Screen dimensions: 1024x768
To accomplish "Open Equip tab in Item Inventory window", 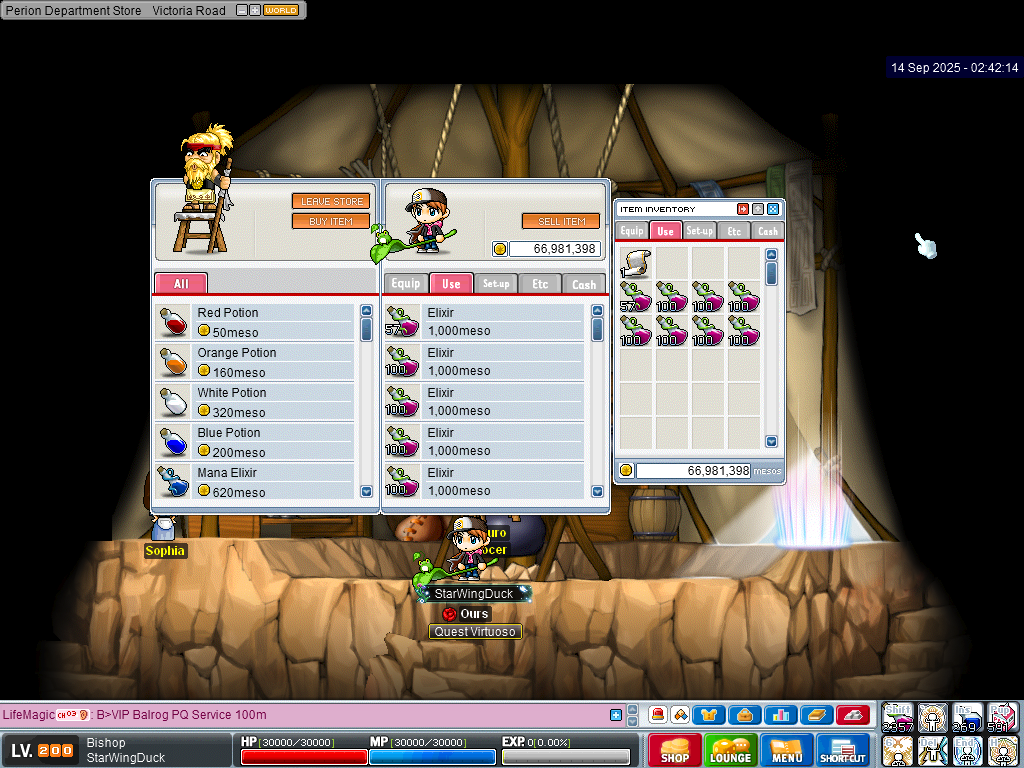I will click(x=632, y=231).
